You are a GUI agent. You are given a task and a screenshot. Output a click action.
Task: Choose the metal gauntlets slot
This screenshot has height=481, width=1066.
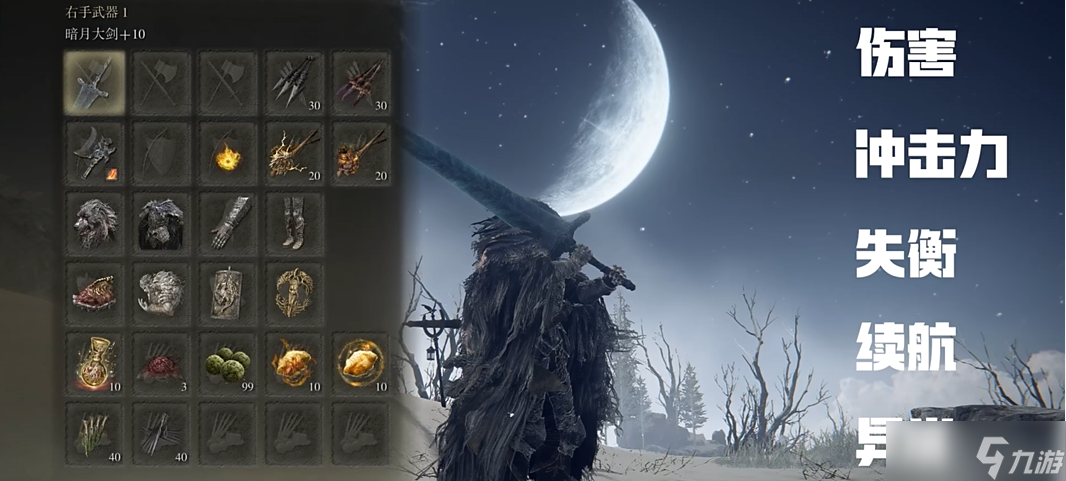pyautogui.click(x=227, y=222)
